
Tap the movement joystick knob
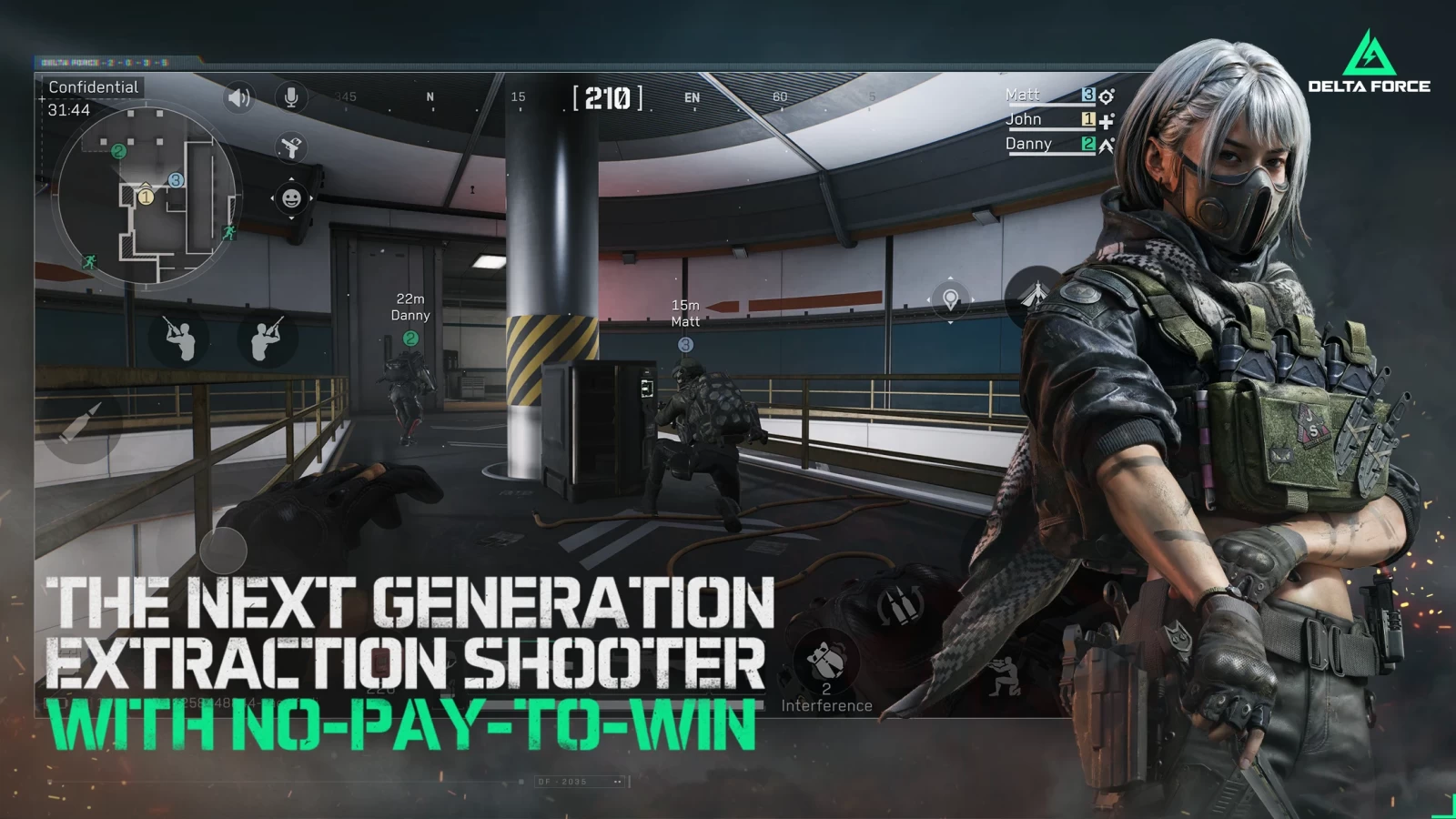click(x=223, y=549)
